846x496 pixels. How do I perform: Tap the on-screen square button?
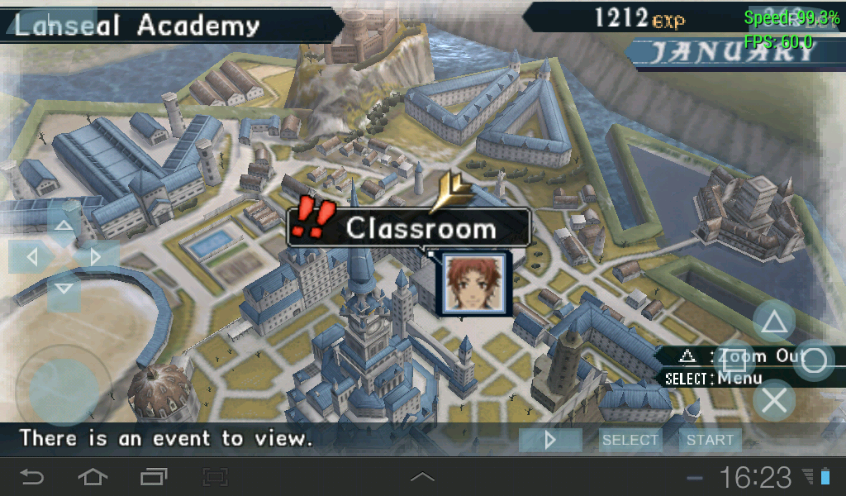pos(734,361)
